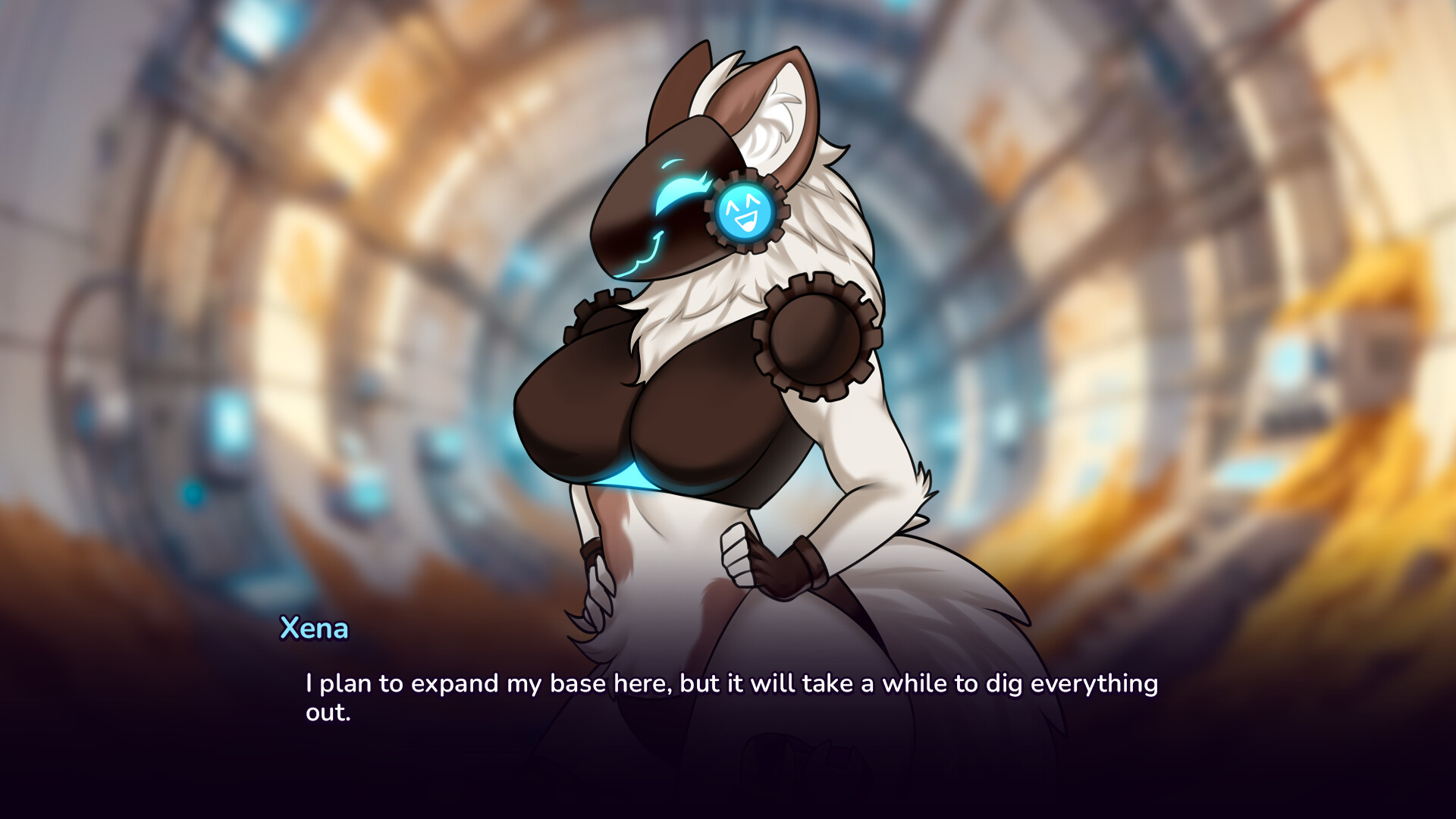Click the blurred tunnel in the background

(303, 227)
